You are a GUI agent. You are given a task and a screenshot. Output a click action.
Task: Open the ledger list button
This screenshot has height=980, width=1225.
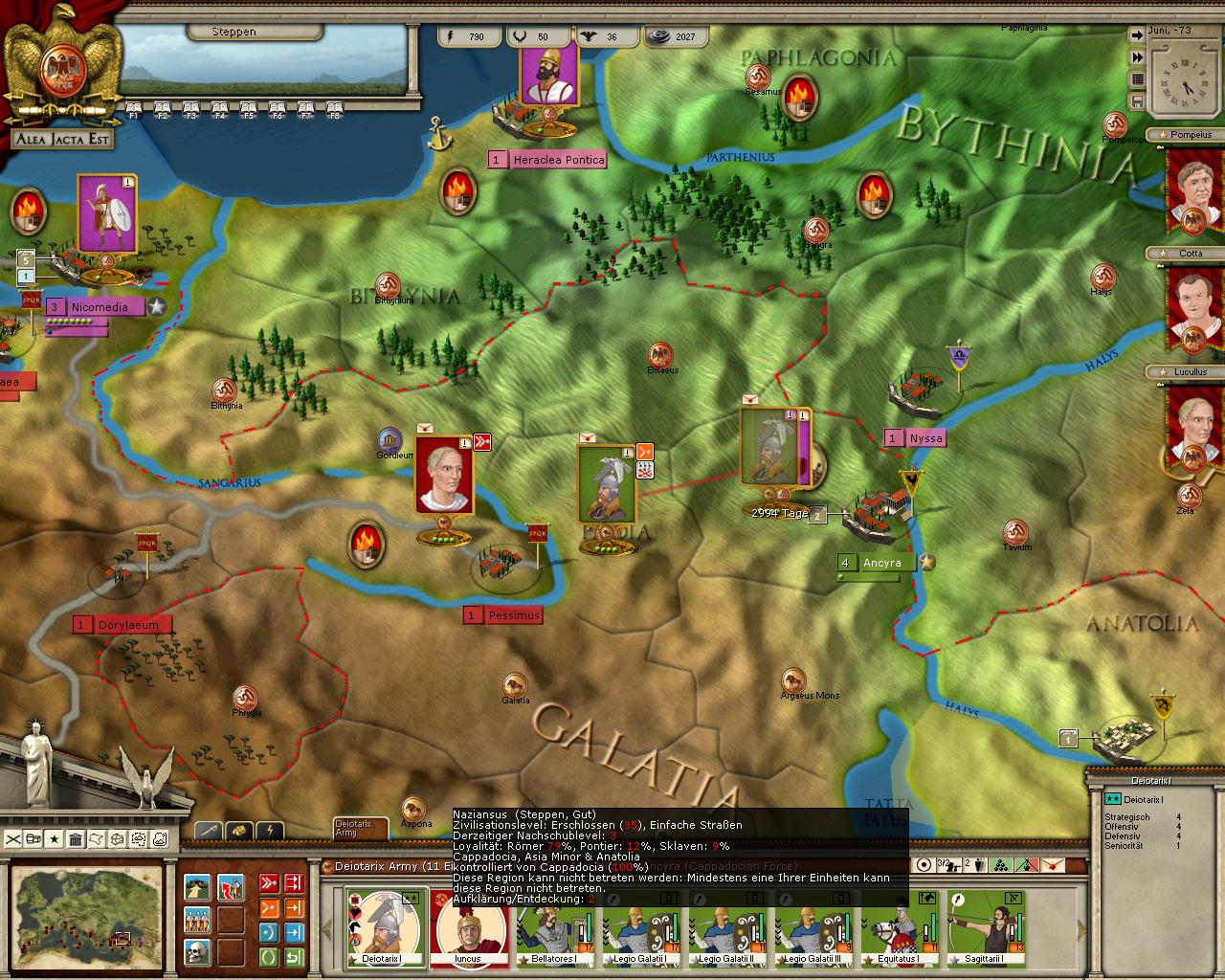[x=1137, y=79]
